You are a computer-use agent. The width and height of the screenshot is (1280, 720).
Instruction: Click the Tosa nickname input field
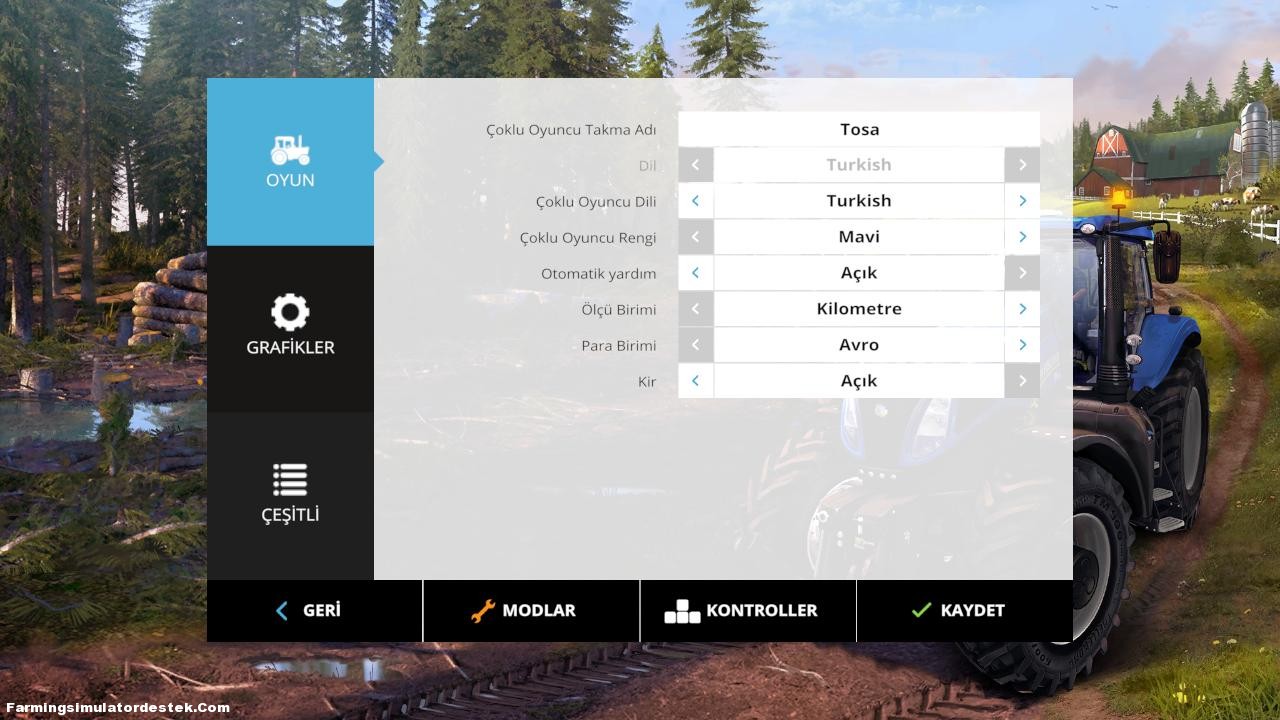859,129
